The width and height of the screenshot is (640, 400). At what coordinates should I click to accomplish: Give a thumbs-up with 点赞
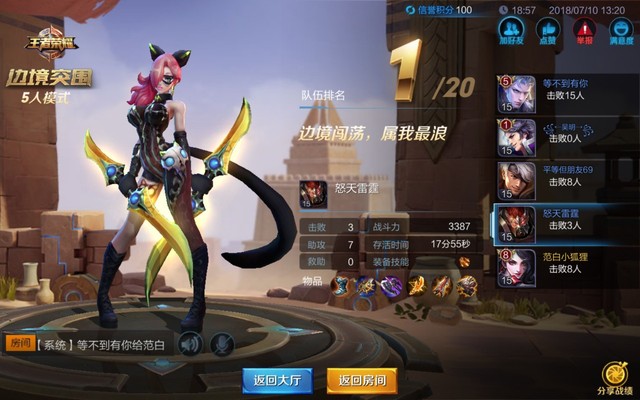546,30
